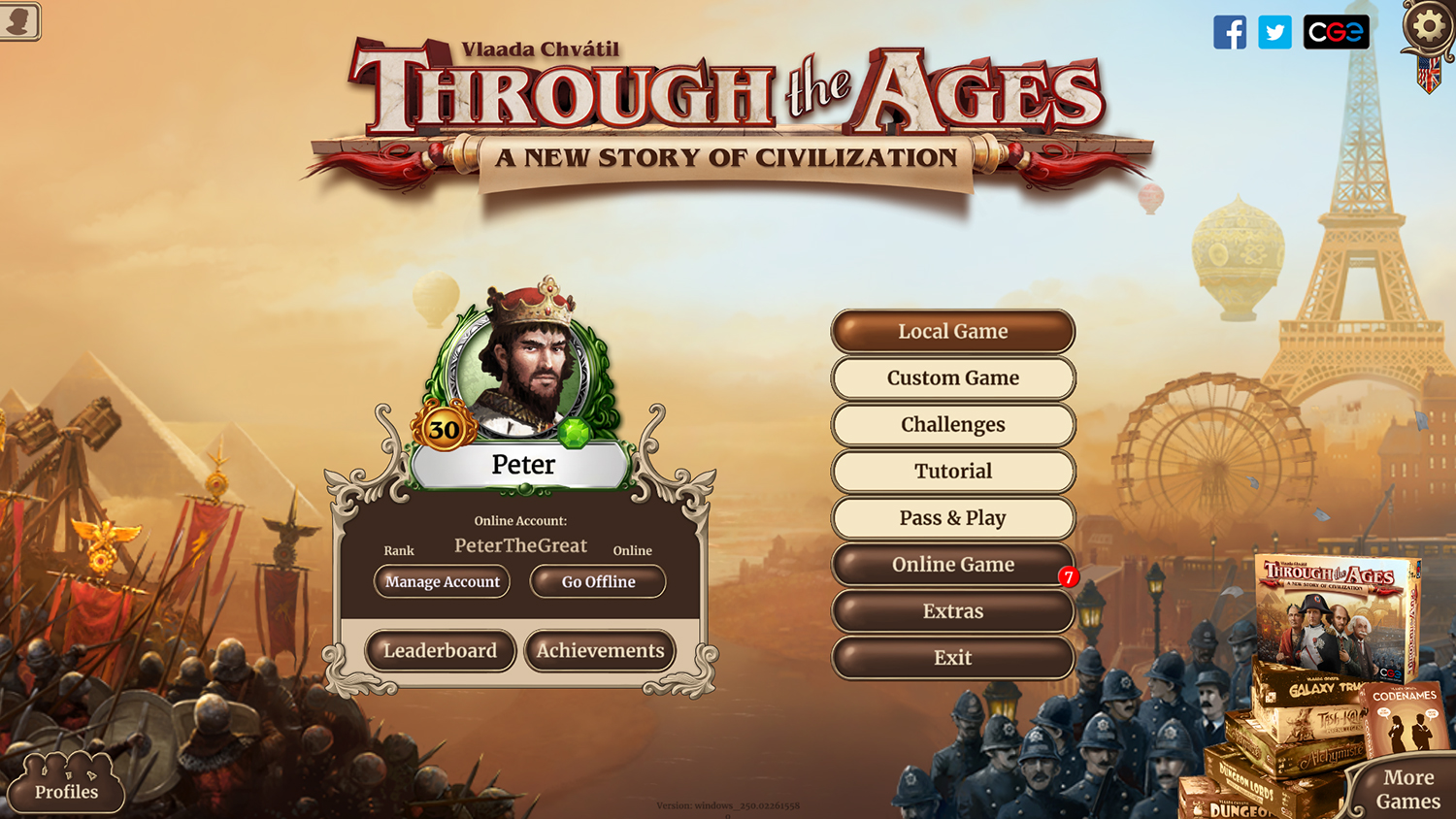Open the Twitter icon

[1274, 32]
